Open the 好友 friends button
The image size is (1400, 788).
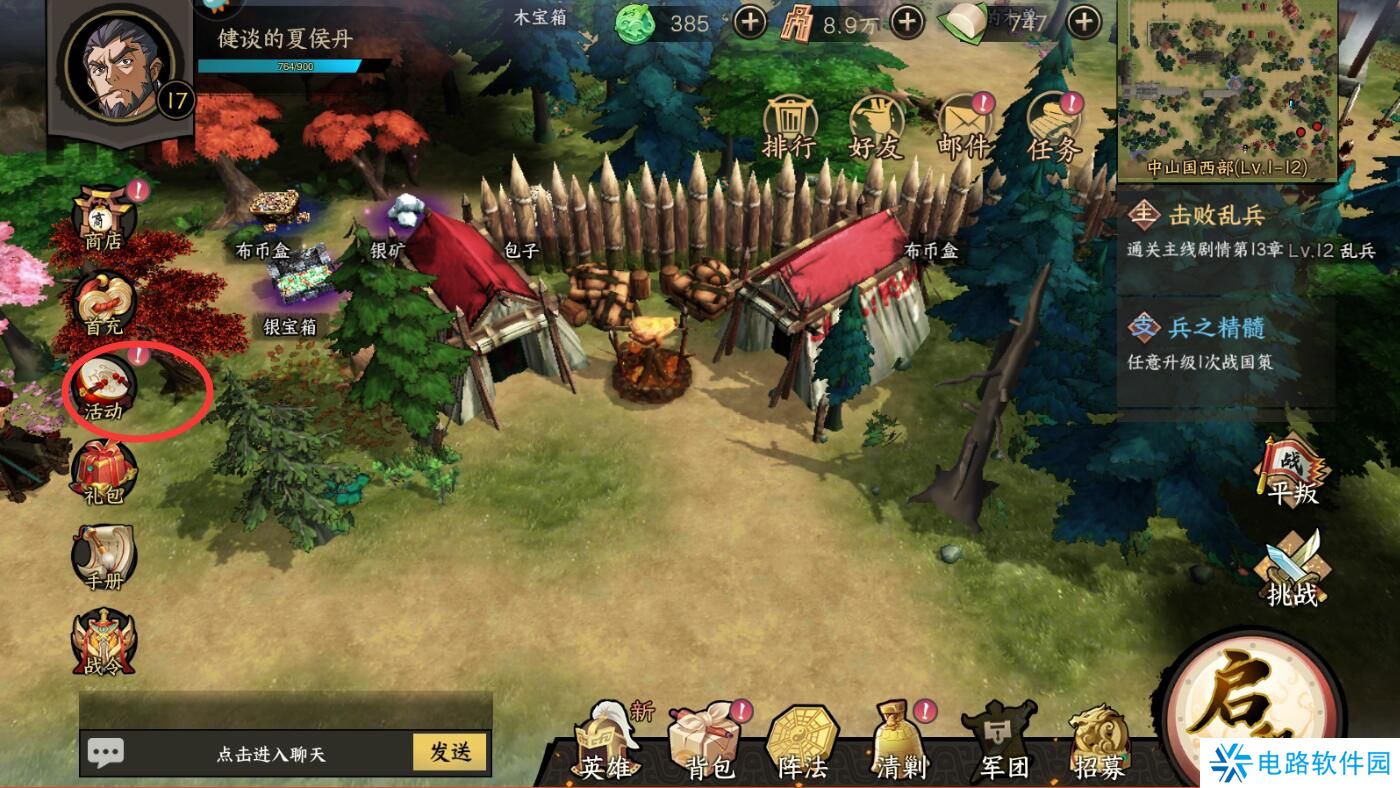point(876,128)
